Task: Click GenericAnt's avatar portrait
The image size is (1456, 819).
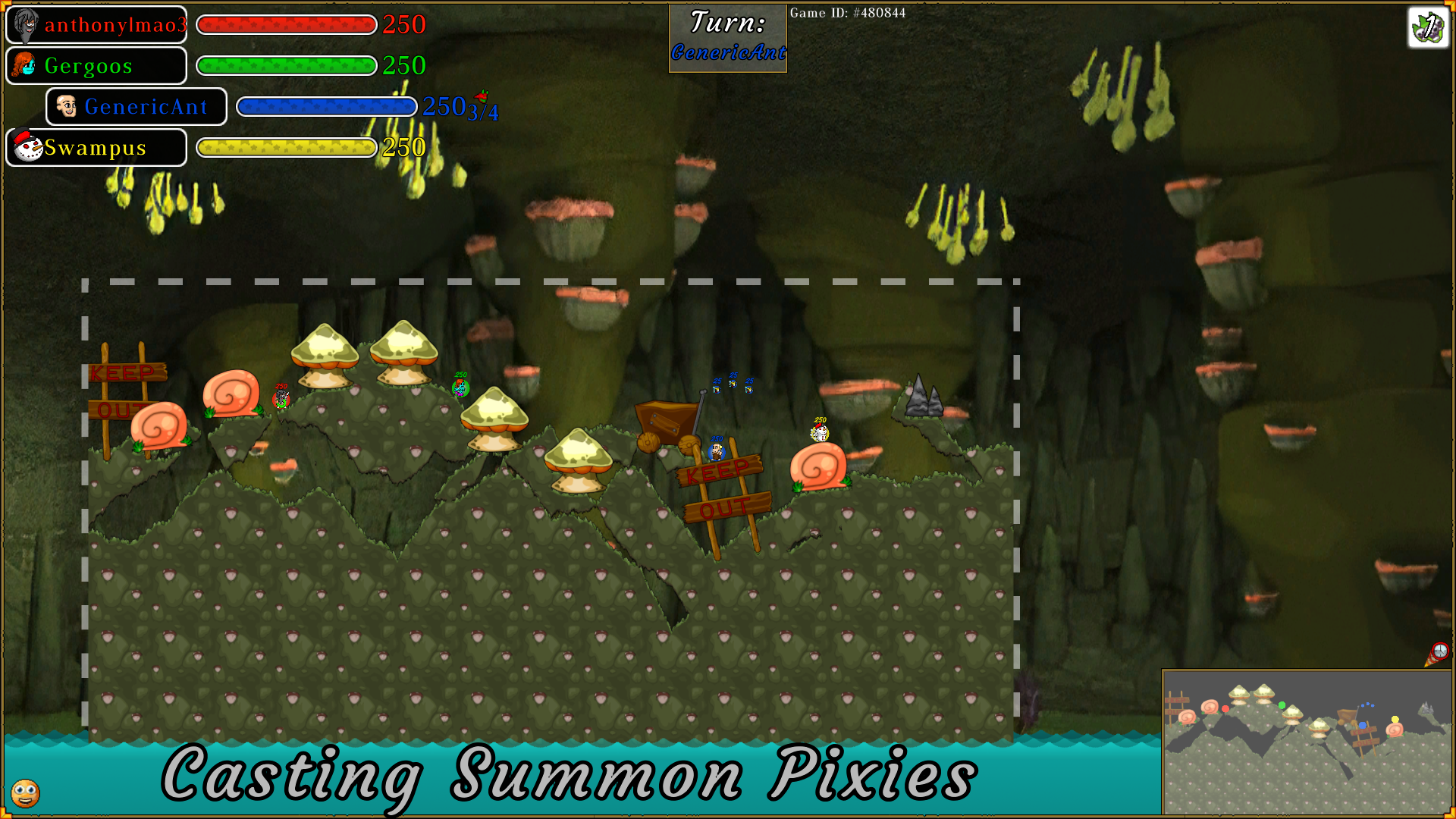Action: pos(68,106)
